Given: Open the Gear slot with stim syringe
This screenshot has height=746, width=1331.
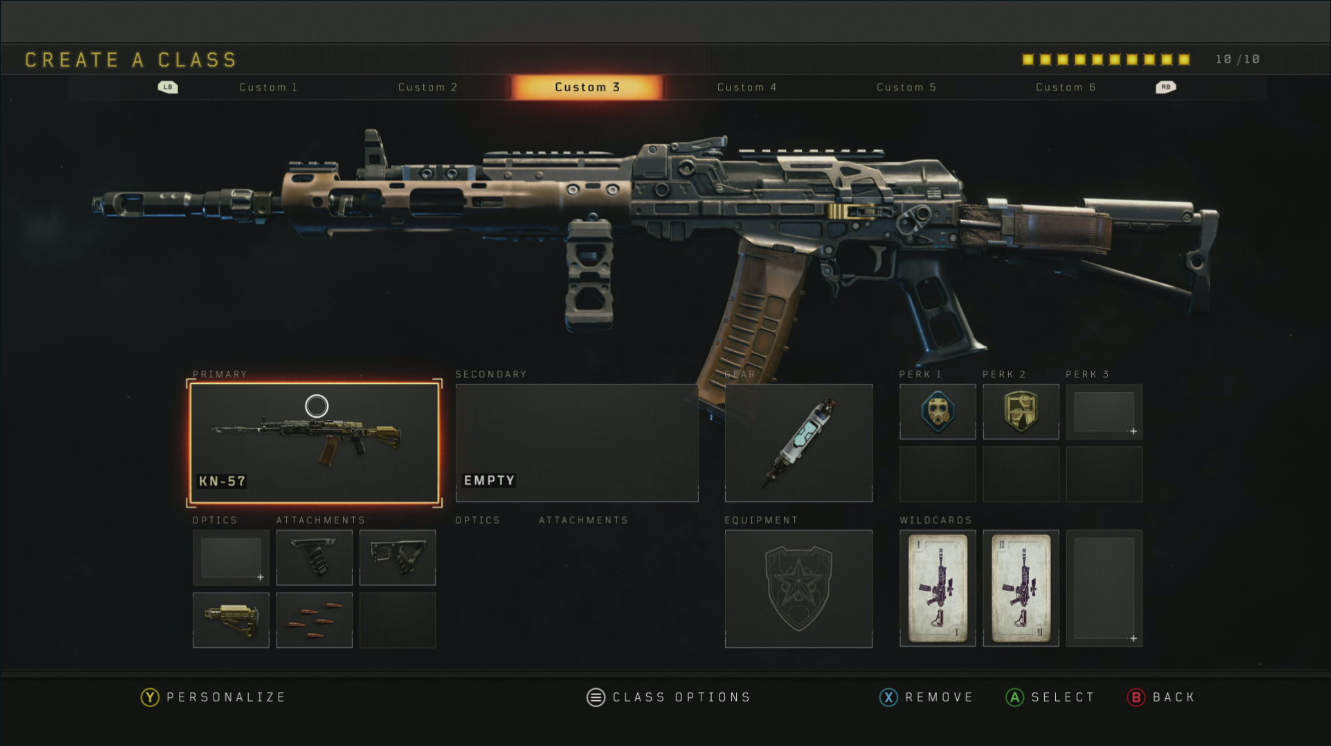Looking at the screenshot, I should click(798, 442).
